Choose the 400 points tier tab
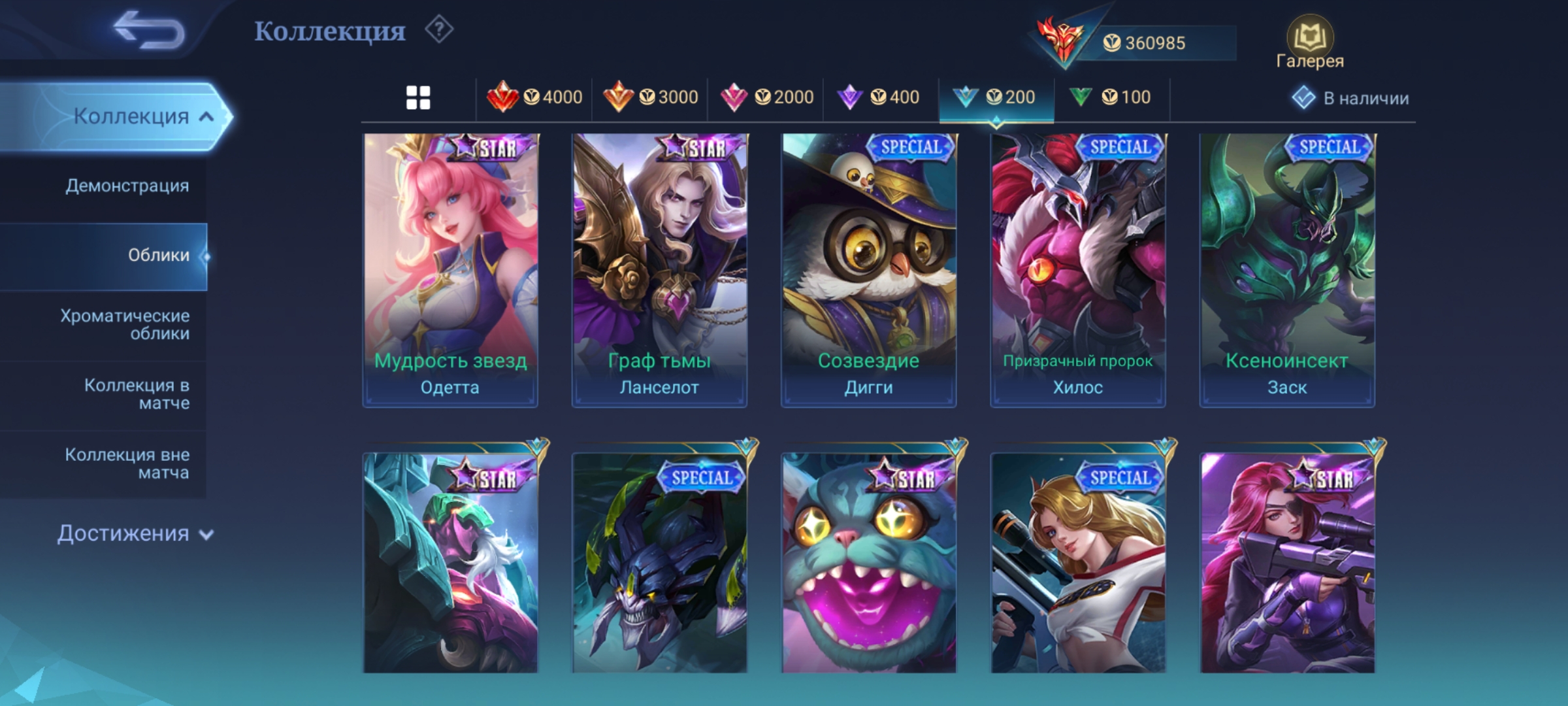Image resolution: width=1568 pixels, height=706 pixels. point(879,98)
